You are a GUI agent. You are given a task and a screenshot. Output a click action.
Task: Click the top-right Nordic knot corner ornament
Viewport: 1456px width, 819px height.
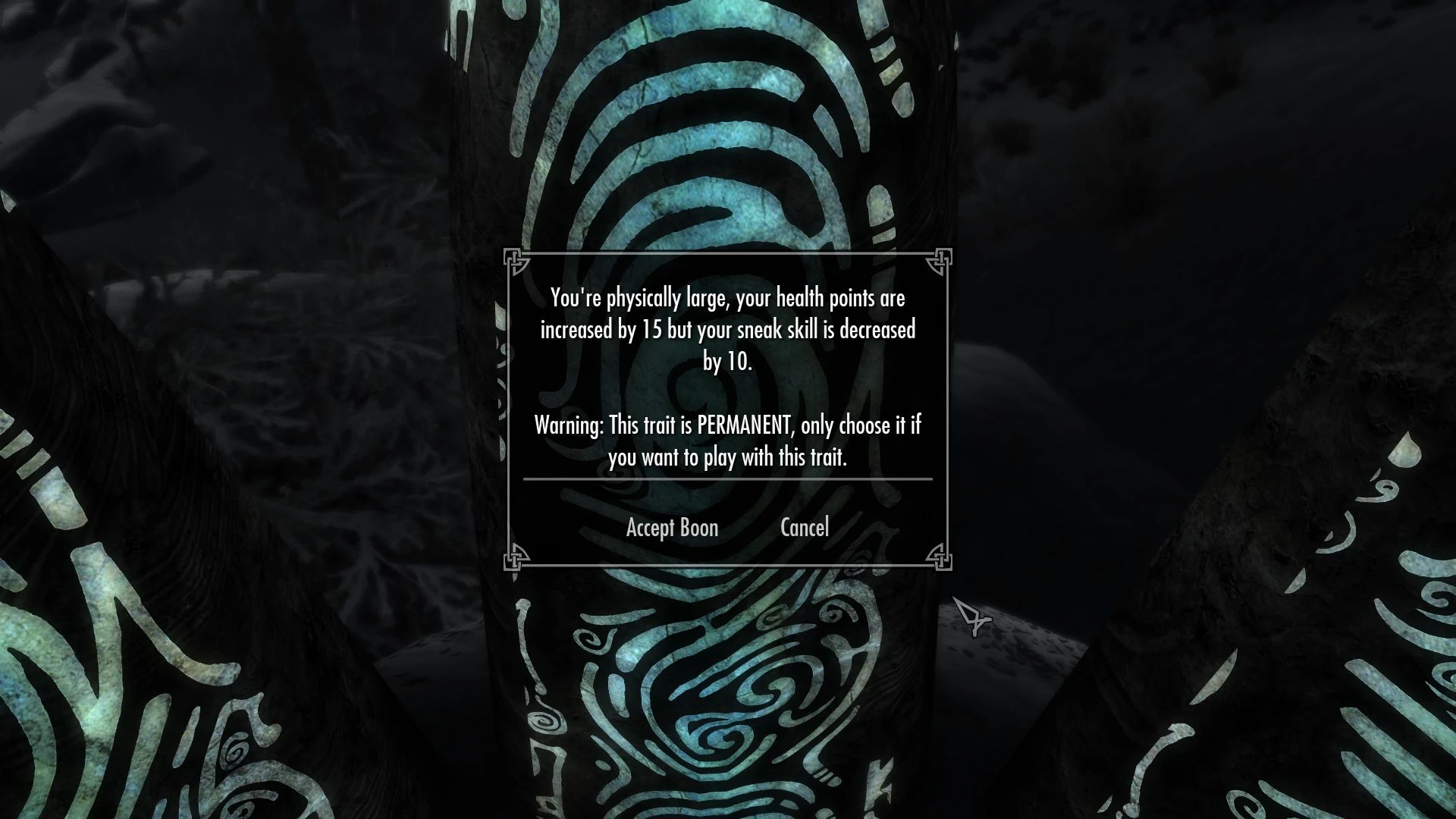coord(940,259)
